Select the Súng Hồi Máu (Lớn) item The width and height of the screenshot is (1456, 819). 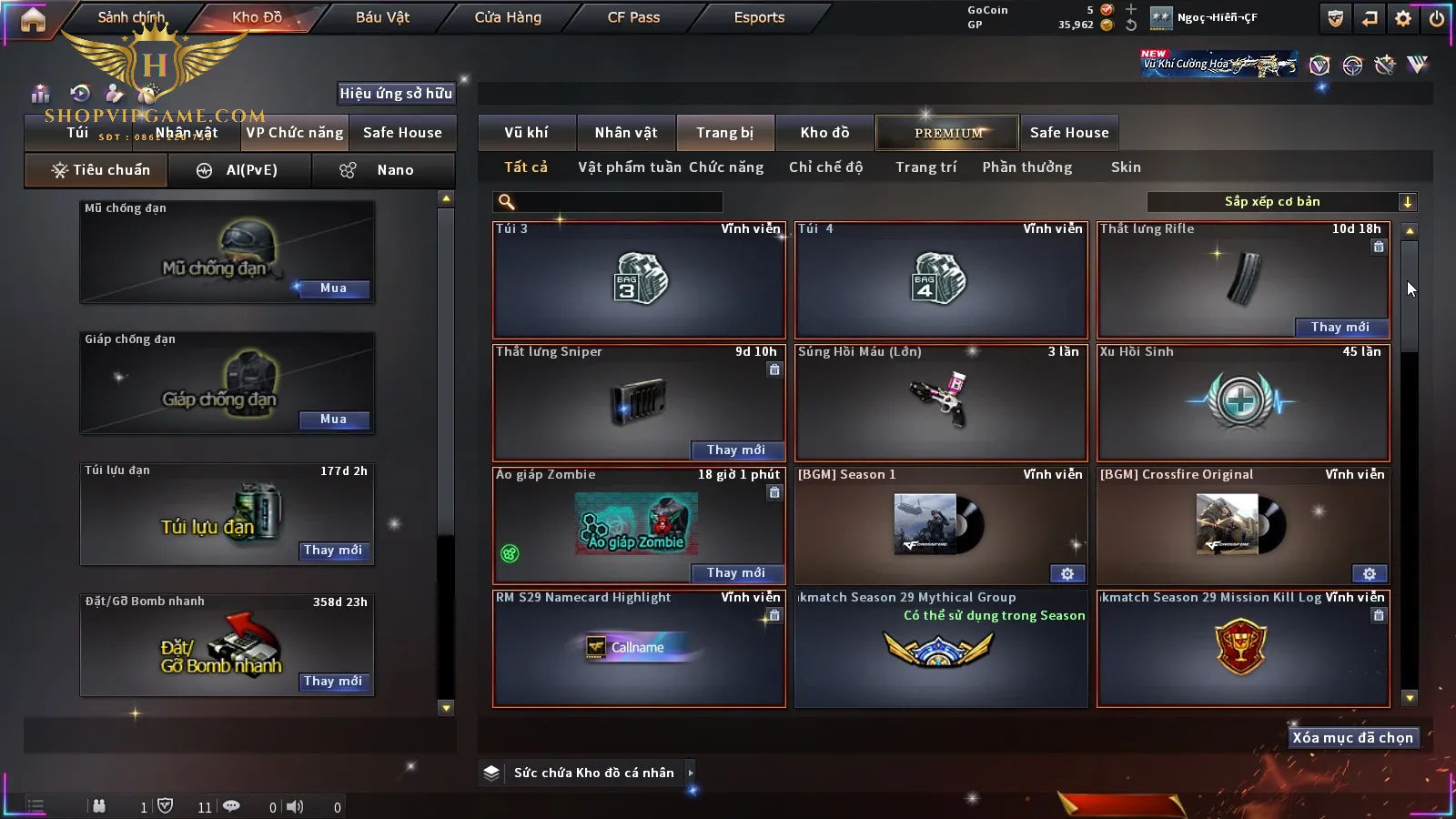941,401
